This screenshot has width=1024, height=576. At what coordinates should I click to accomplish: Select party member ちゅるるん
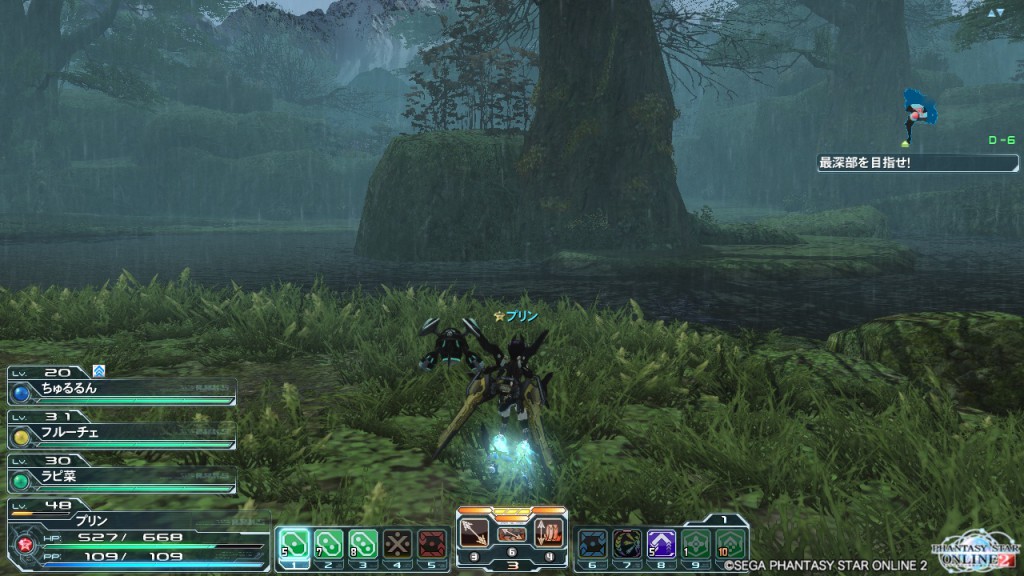[120, 390]
